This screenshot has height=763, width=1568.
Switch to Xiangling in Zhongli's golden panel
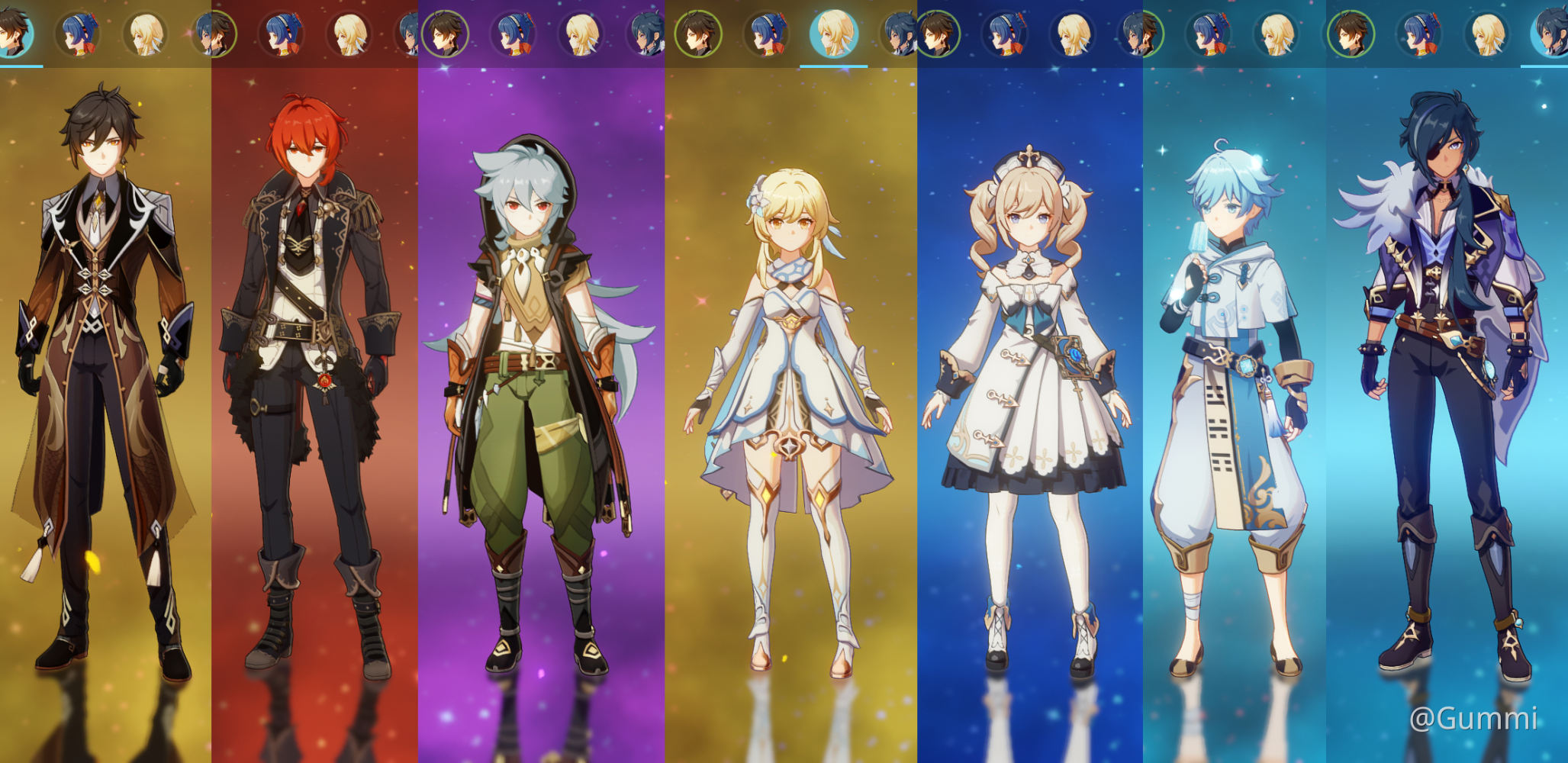[78, 34]
